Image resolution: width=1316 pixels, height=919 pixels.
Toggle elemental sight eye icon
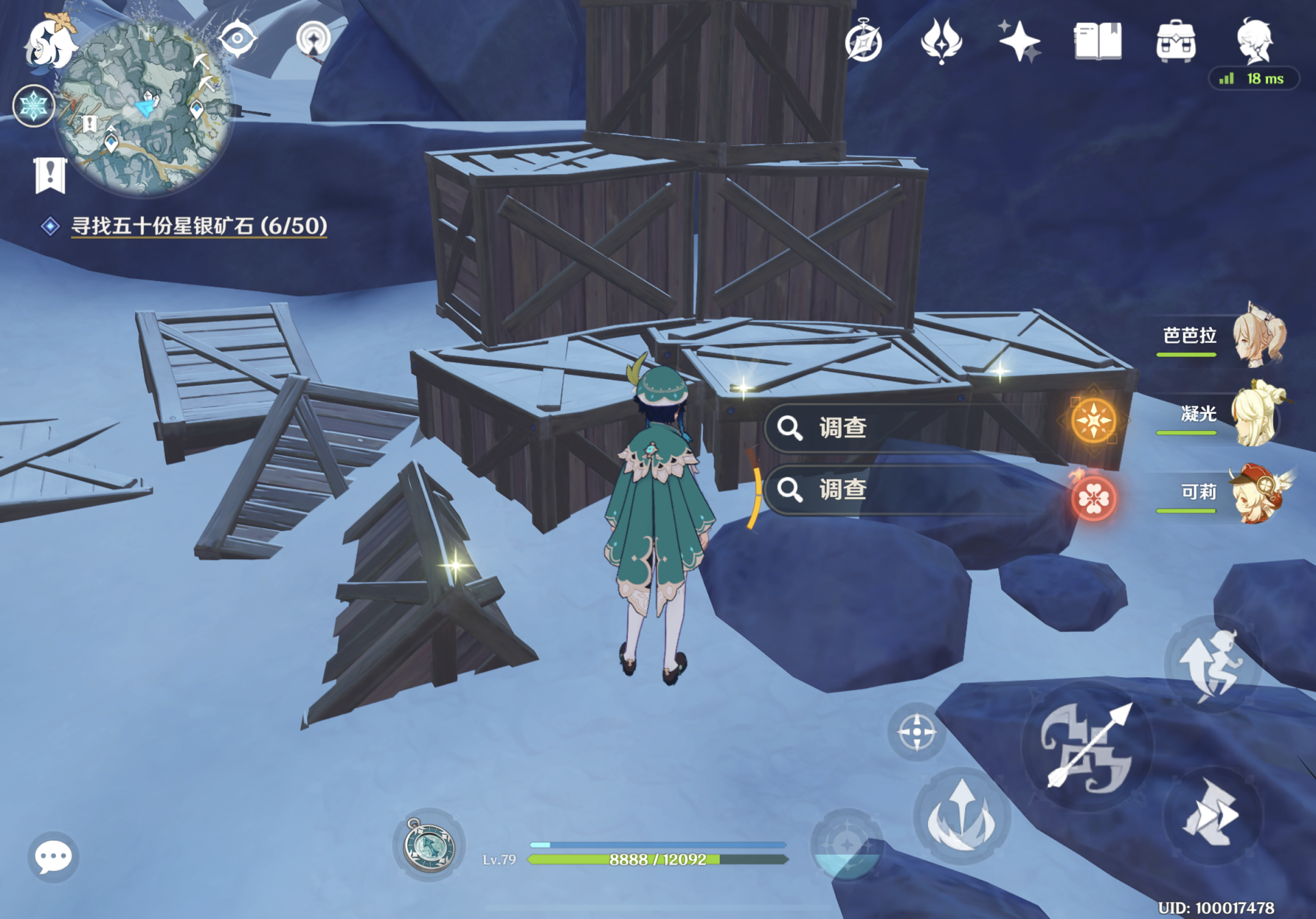pyautogui.click(x=237, y=38)
